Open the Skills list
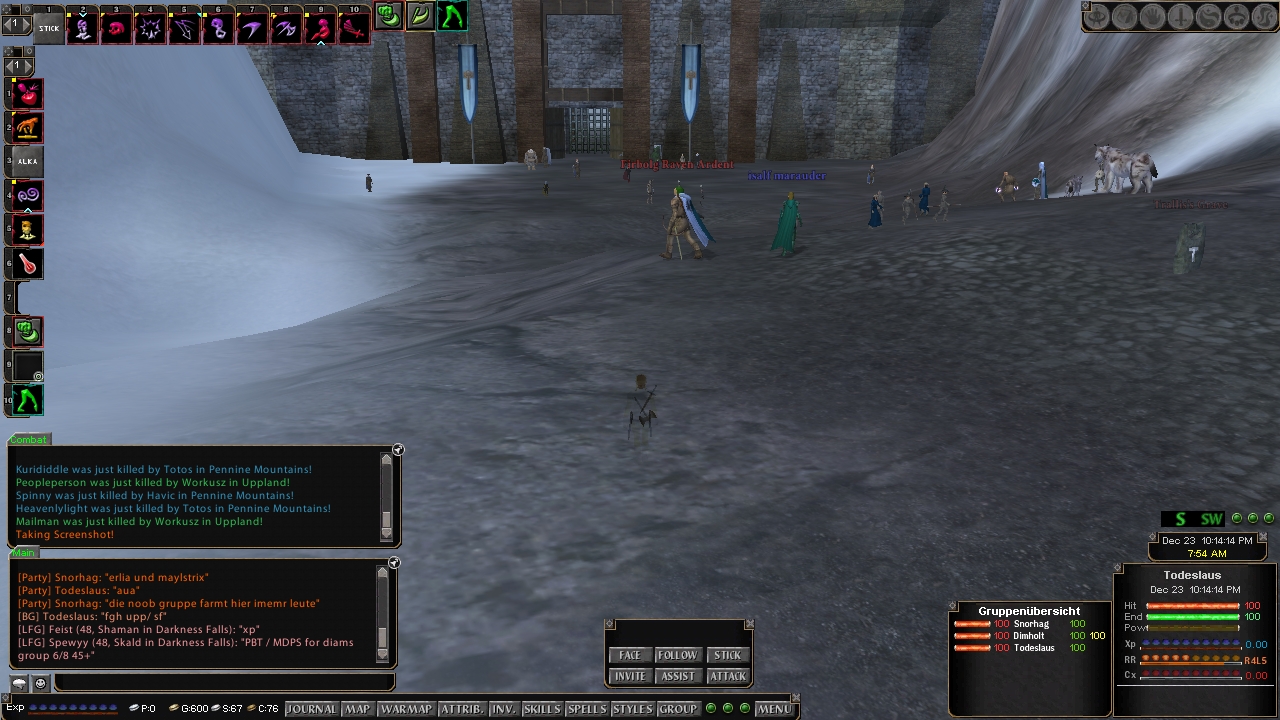 click(x=542, y=709)
